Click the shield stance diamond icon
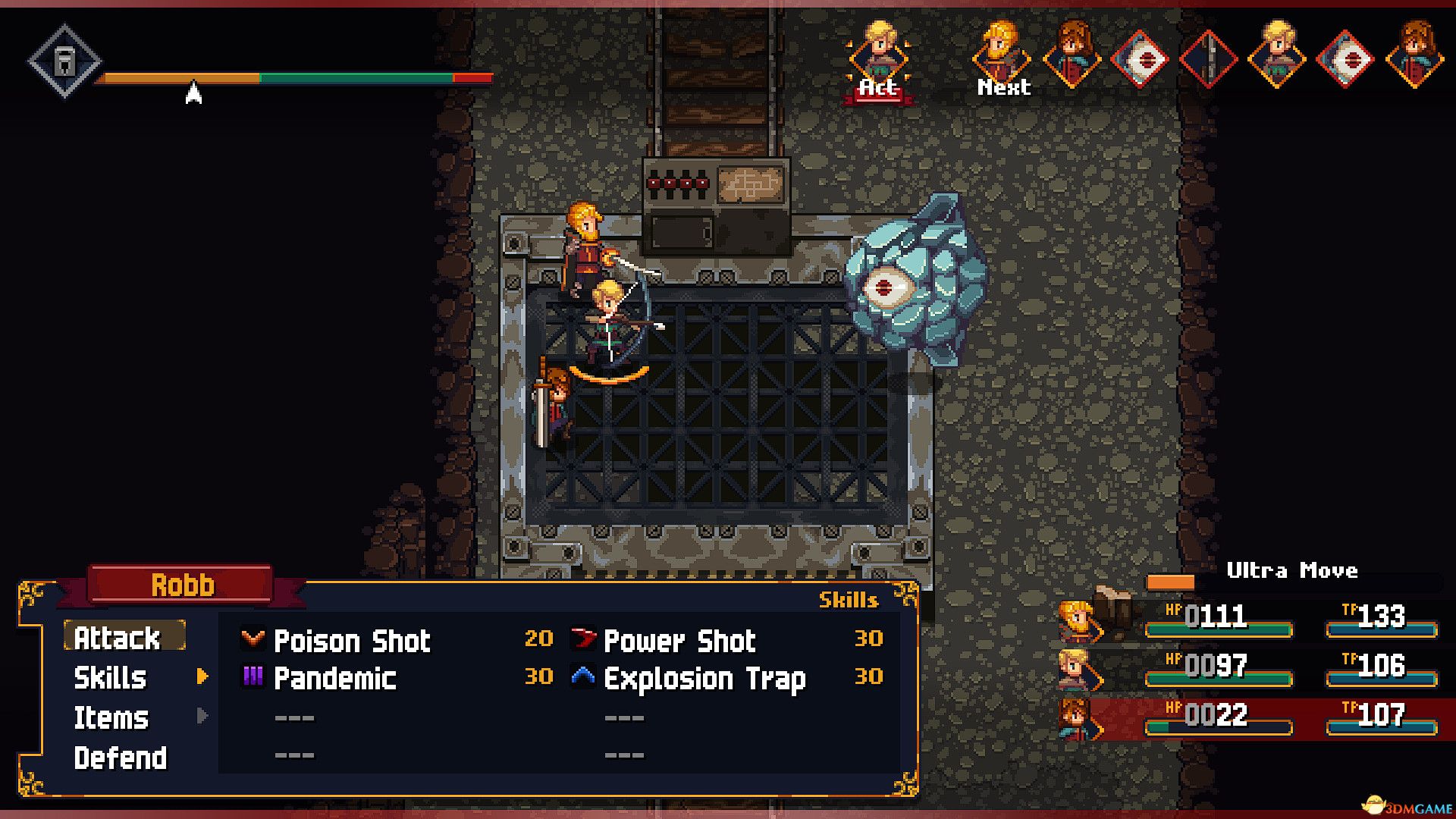 coord(65,61)
